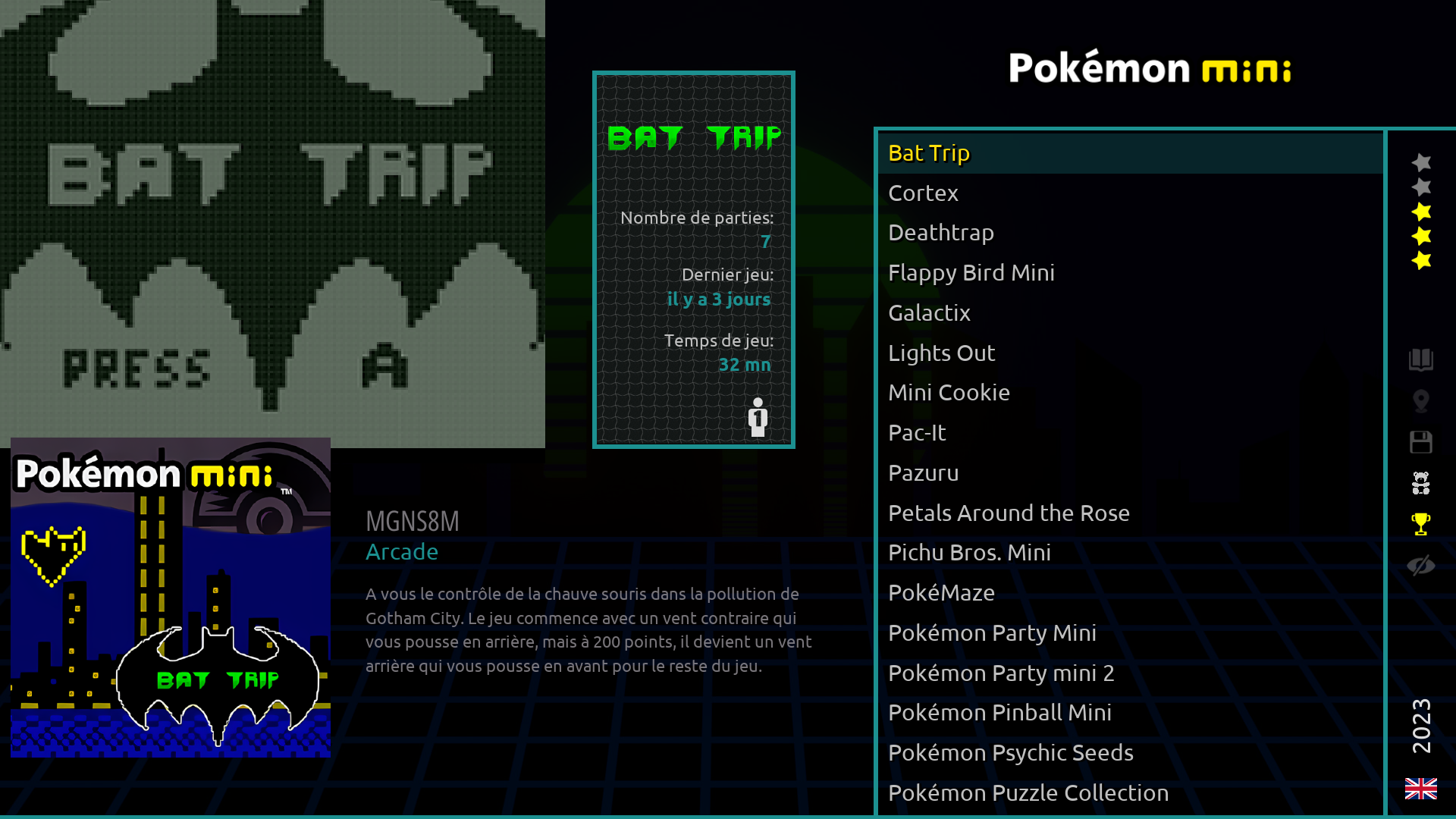The height and width of the screenshot is (819, 1456).
Task: Open the game manual via the book icon
Action: [1421, 362]
